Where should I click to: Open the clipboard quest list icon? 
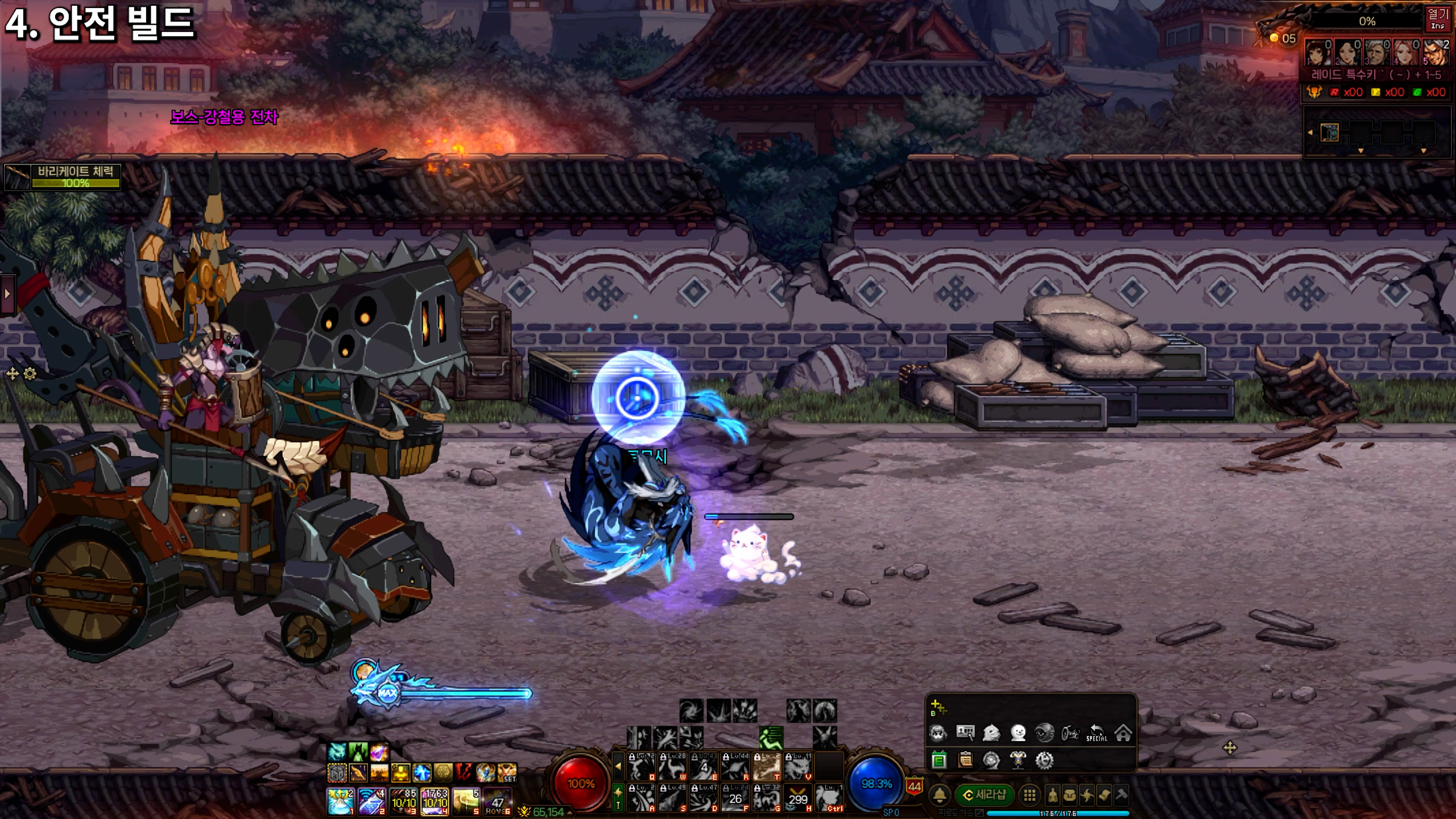965,760
